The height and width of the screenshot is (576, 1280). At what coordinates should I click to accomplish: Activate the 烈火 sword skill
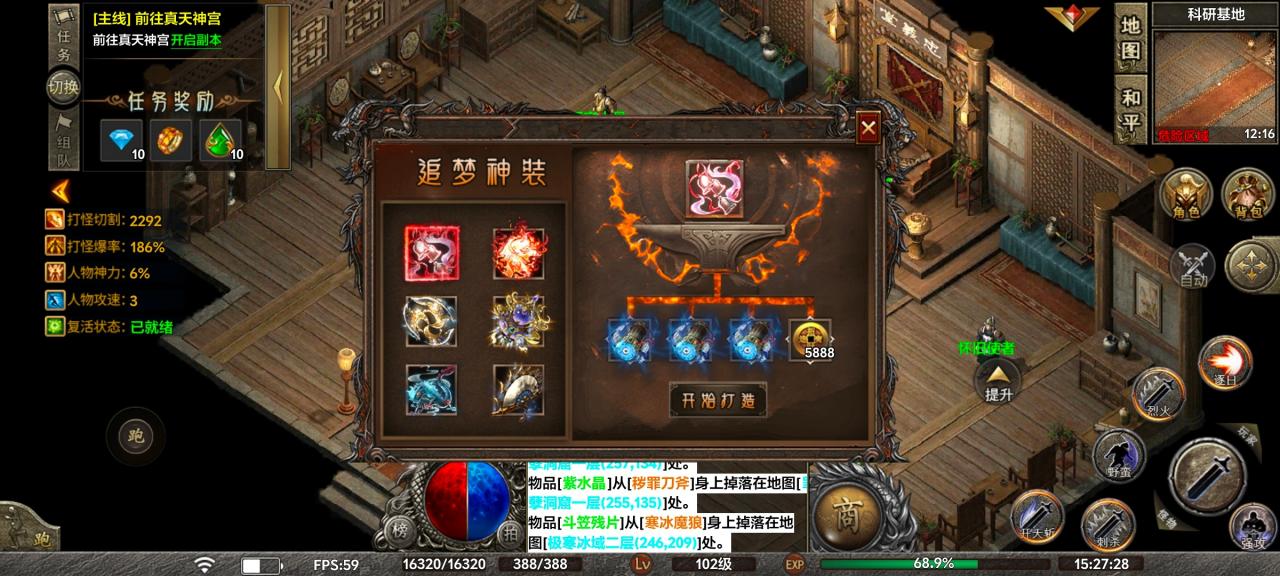(x=1157, y=396)
